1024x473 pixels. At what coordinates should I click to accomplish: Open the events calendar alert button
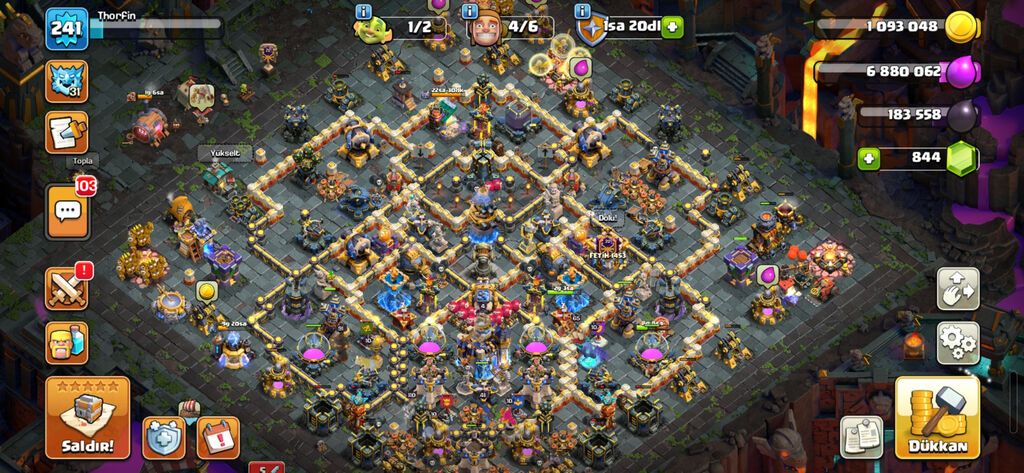pyautogui.click(x=217, y=436)
